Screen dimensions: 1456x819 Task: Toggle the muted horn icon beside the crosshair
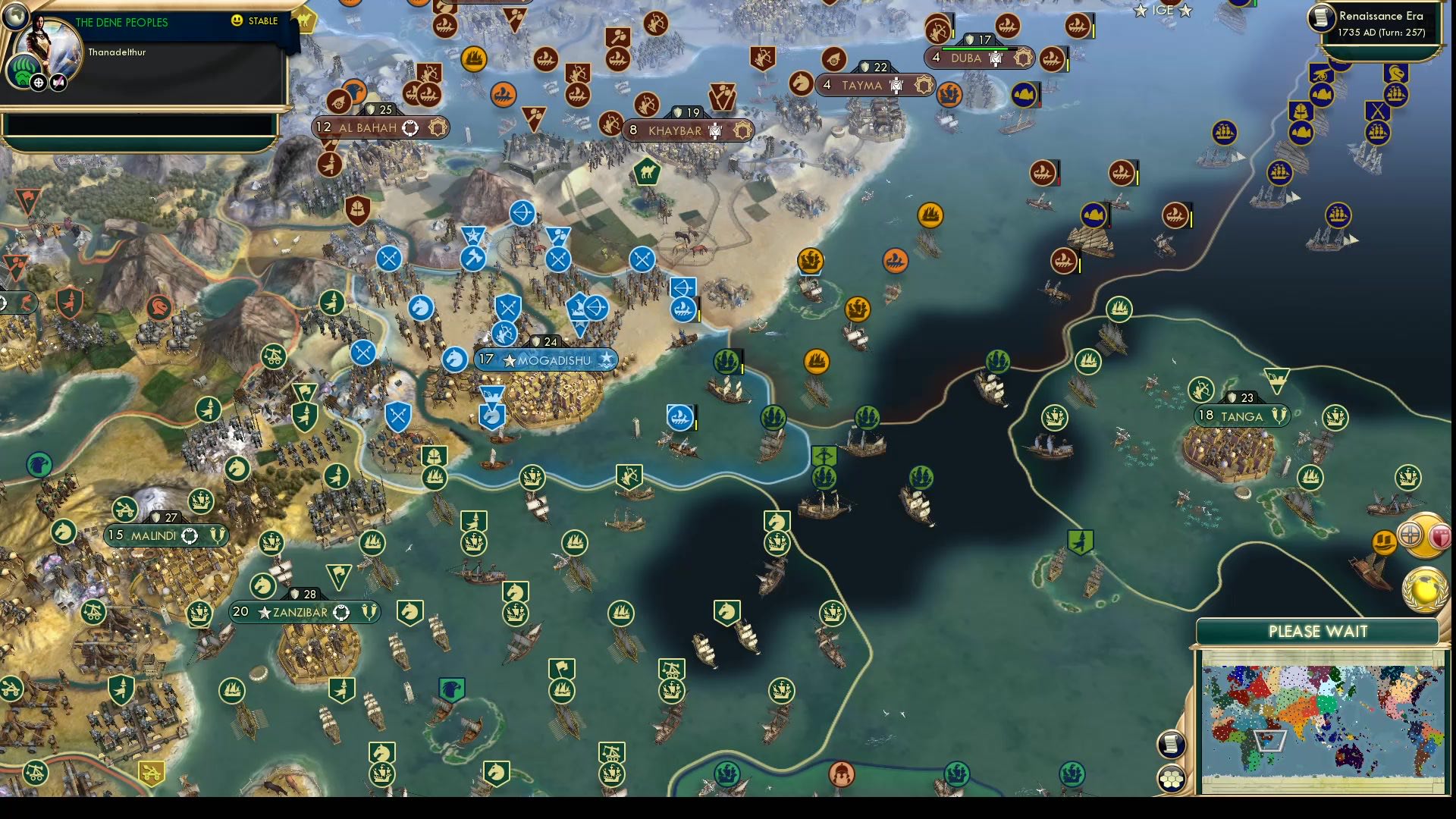(x=58, y=82)
